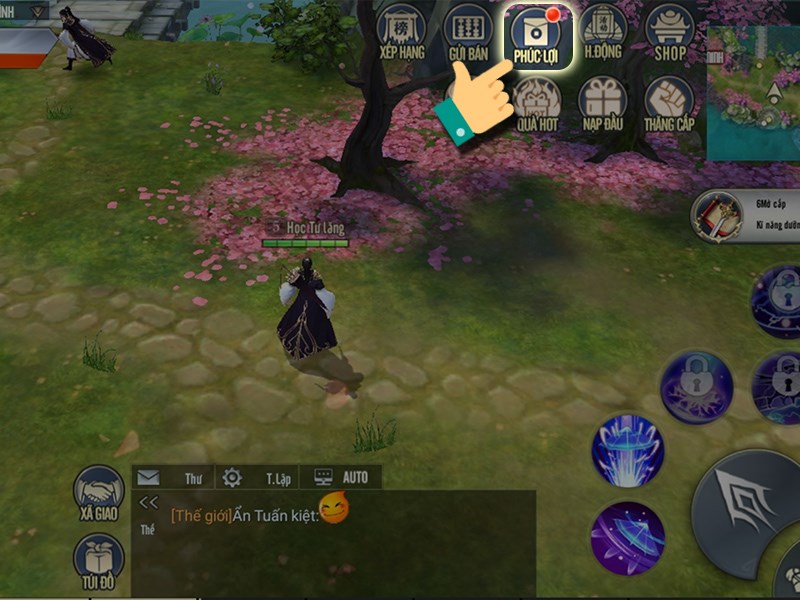800x600 pixels.
Task: Open the Thăng Cấp level-up menu
Action: click(x=669, y=104)
